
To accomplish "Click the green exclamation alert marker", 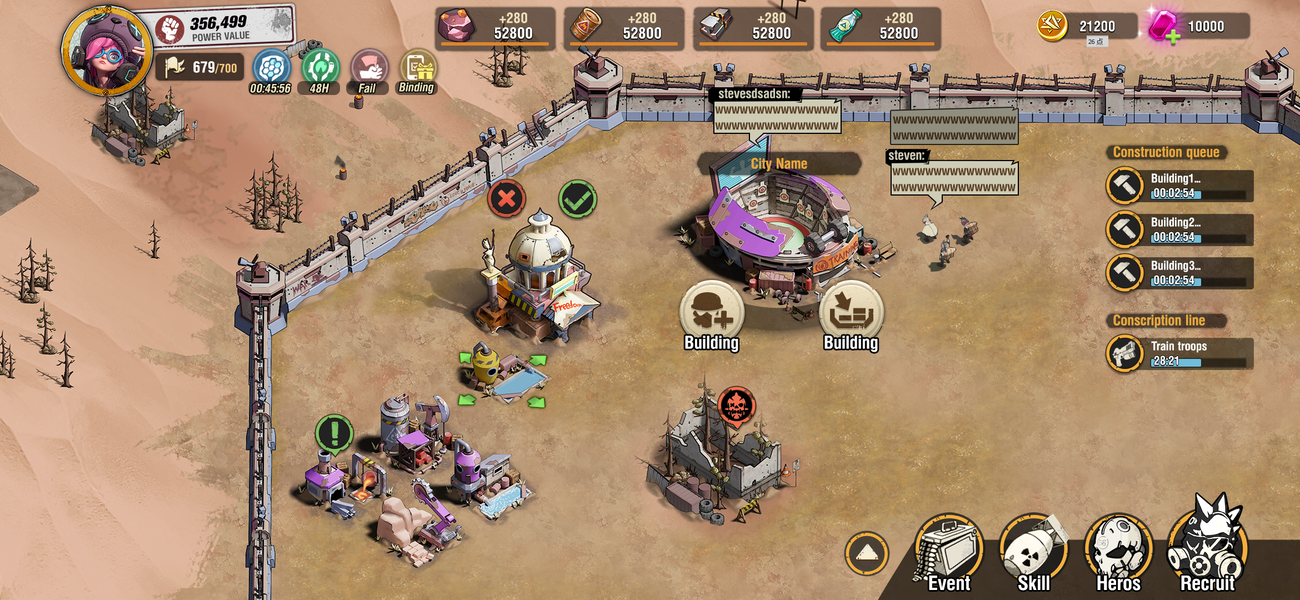I will tap(334, 434).
